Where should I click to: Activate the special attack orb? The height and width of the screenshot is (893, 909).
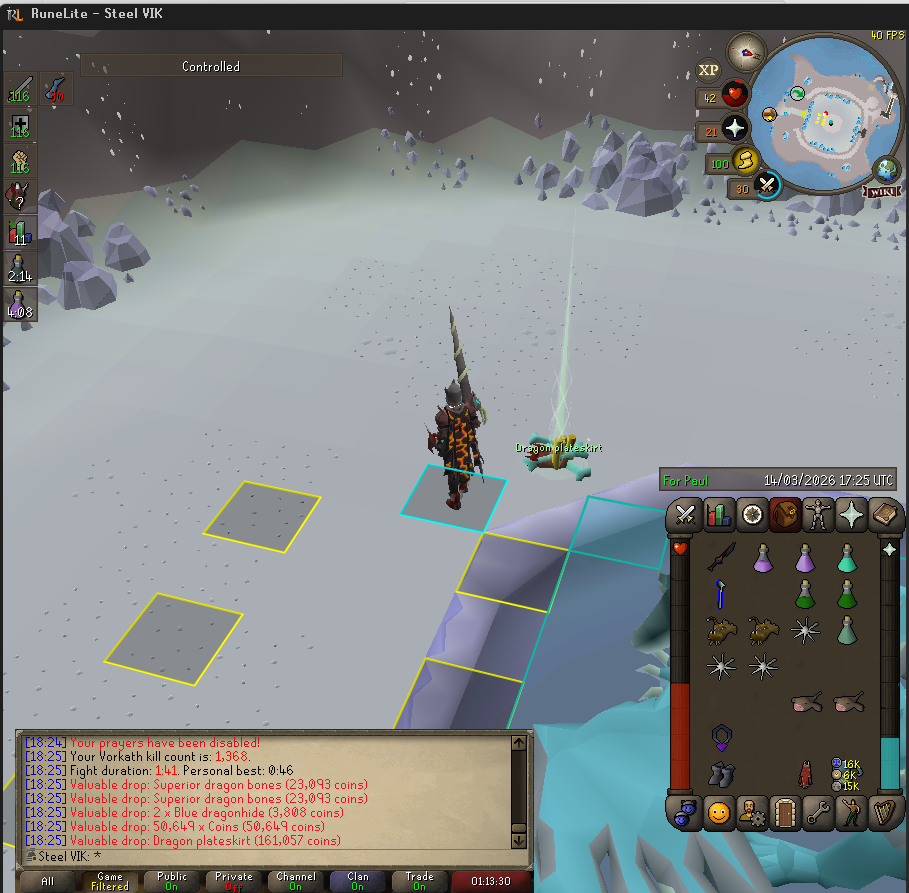tap(766, 185)
